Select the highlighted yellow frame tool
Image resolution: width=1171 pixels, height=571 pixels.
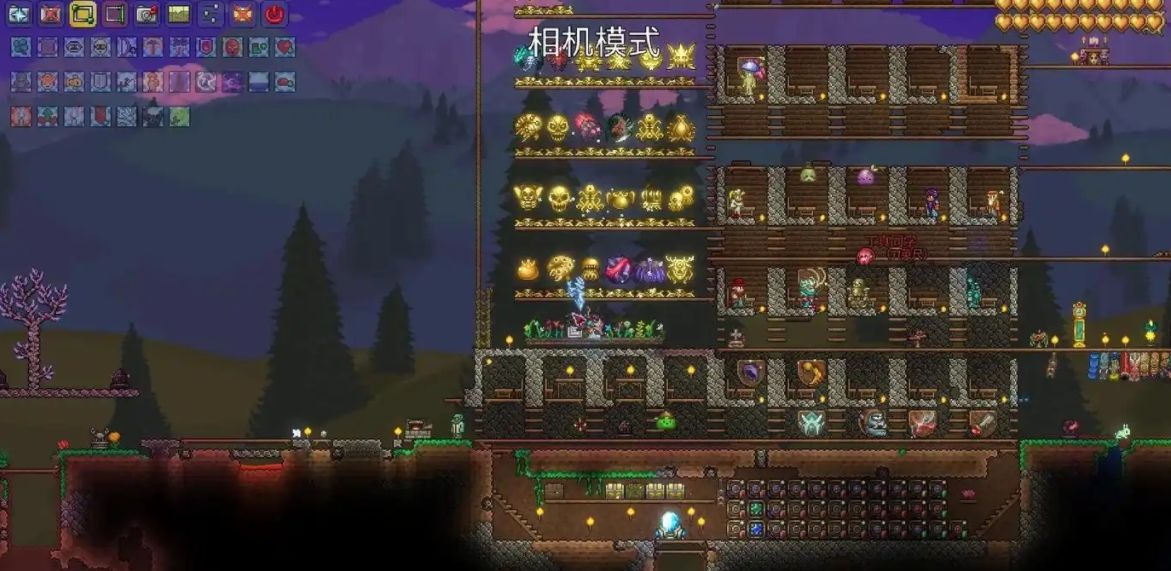tap(83, 14)
